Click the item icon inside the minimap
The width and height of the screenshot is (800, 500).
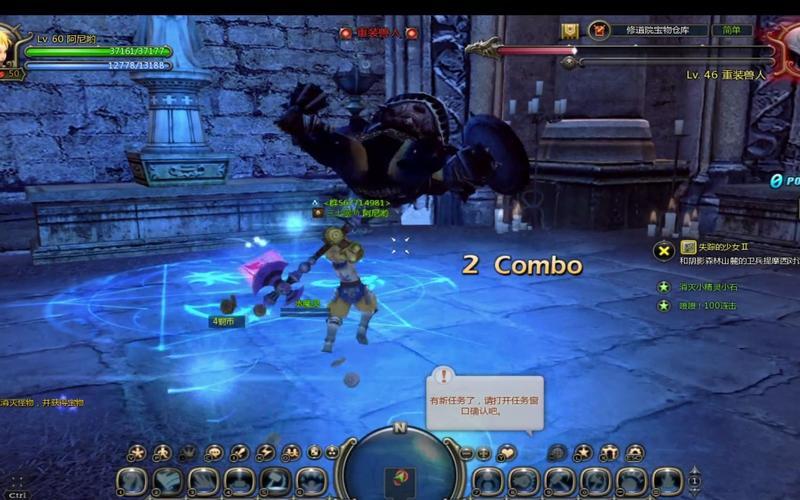[x=399, y=477]
